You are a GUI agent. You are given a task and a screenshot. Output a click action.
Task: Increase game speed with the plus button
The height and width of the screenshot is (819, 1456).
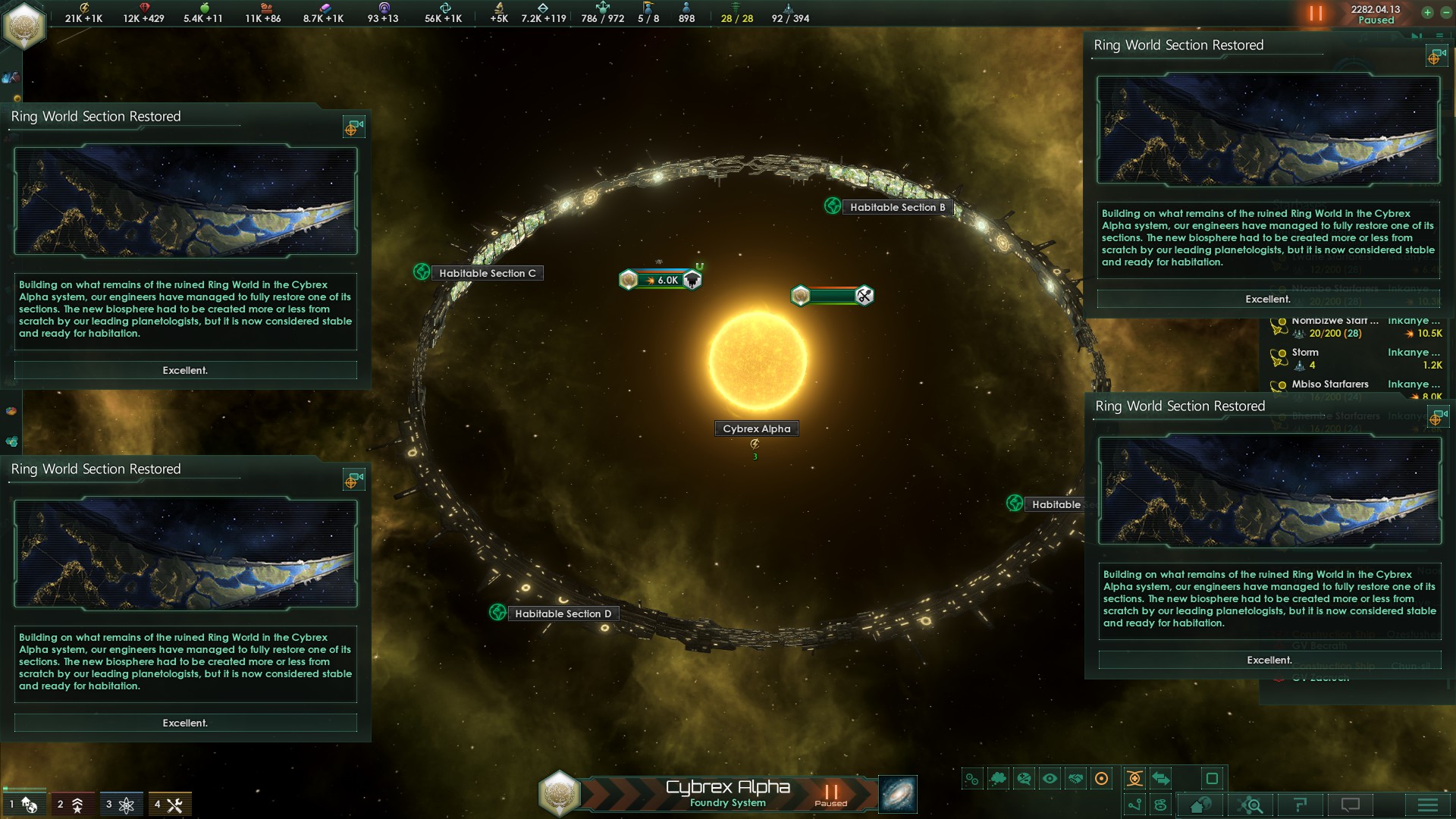coord(1427,12)
